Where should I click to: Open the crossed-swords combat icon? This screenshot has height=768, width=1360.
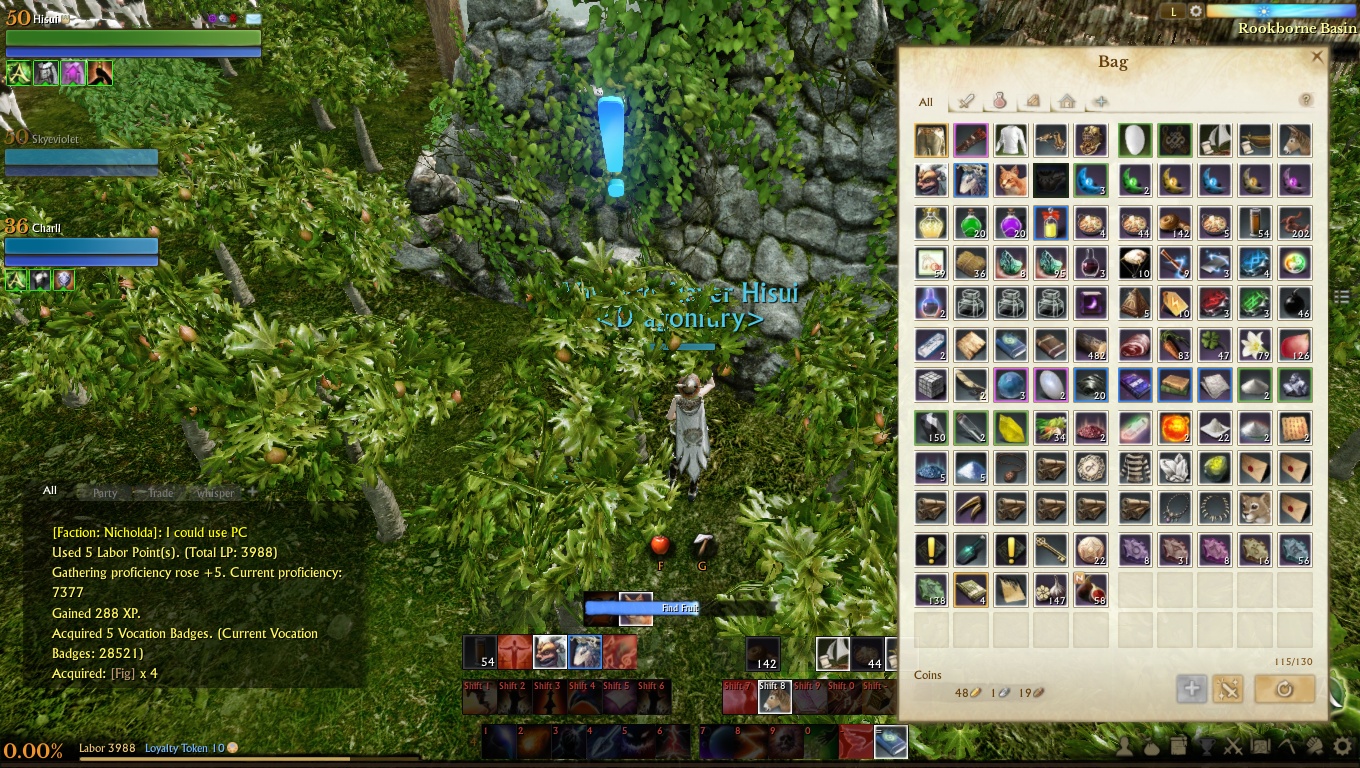click(x=1233, y=747)
